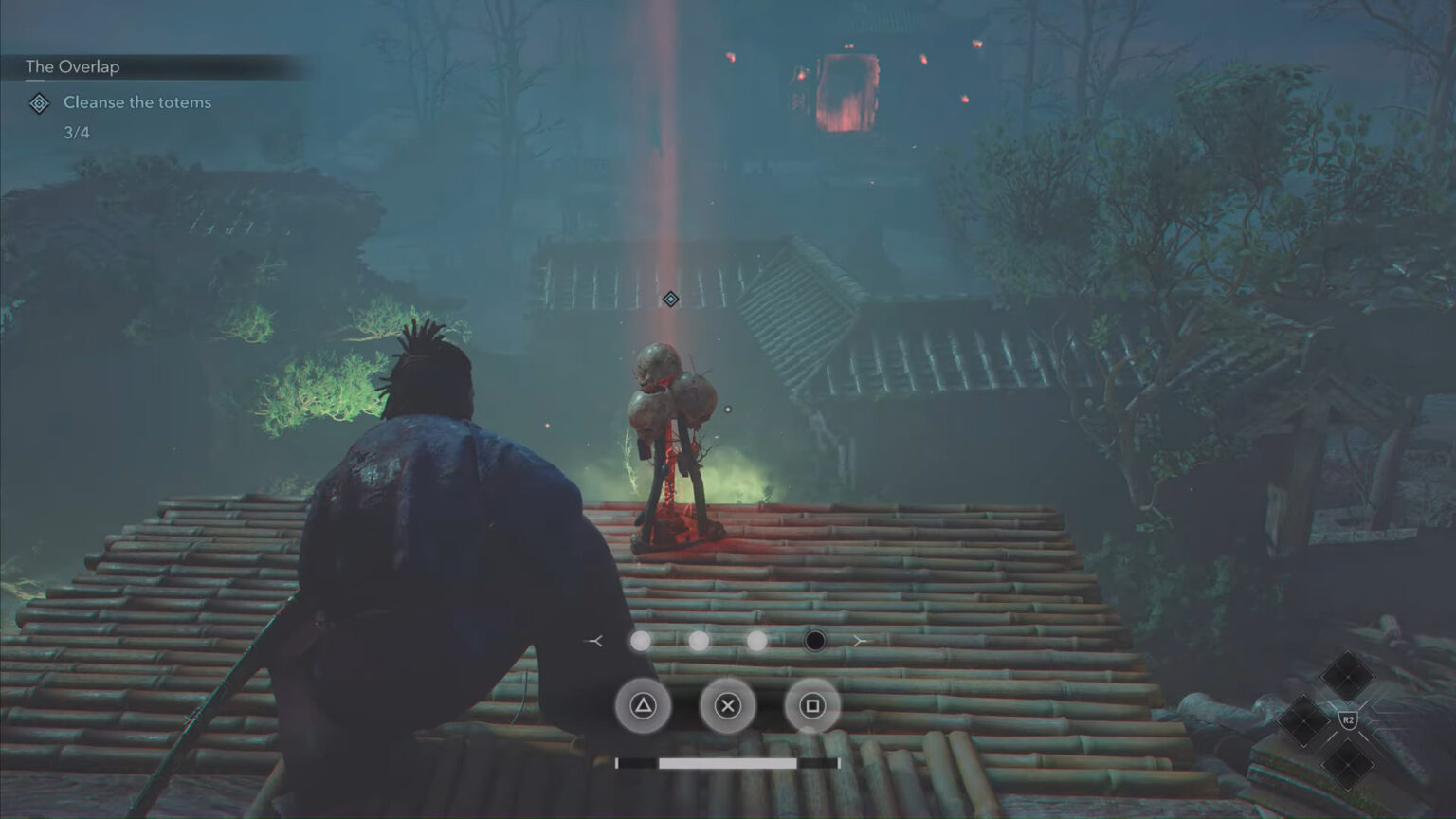Open The Overlap quest banner
Image resolution: width=1456 pixels, height=819 pixels.
73,66
